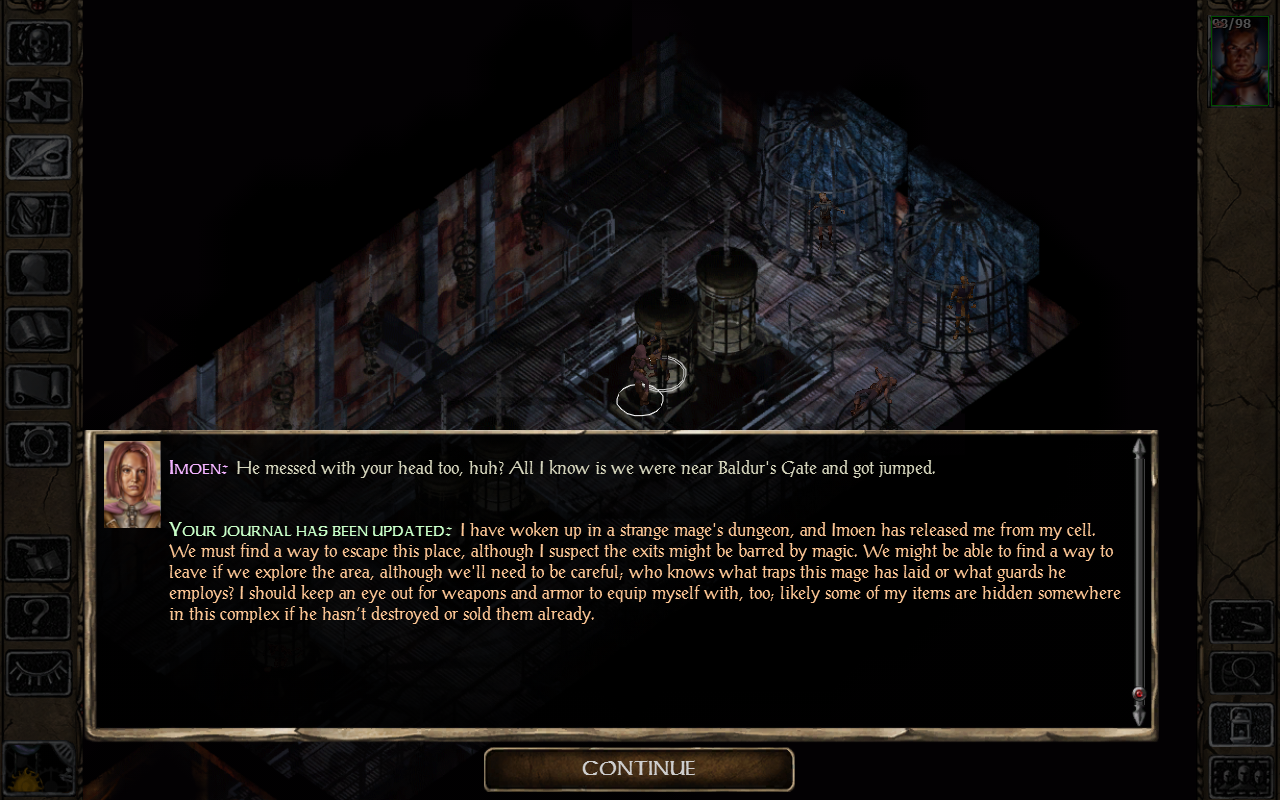
Task: Toggle the lantern icon button
Action: (1241, 724)
